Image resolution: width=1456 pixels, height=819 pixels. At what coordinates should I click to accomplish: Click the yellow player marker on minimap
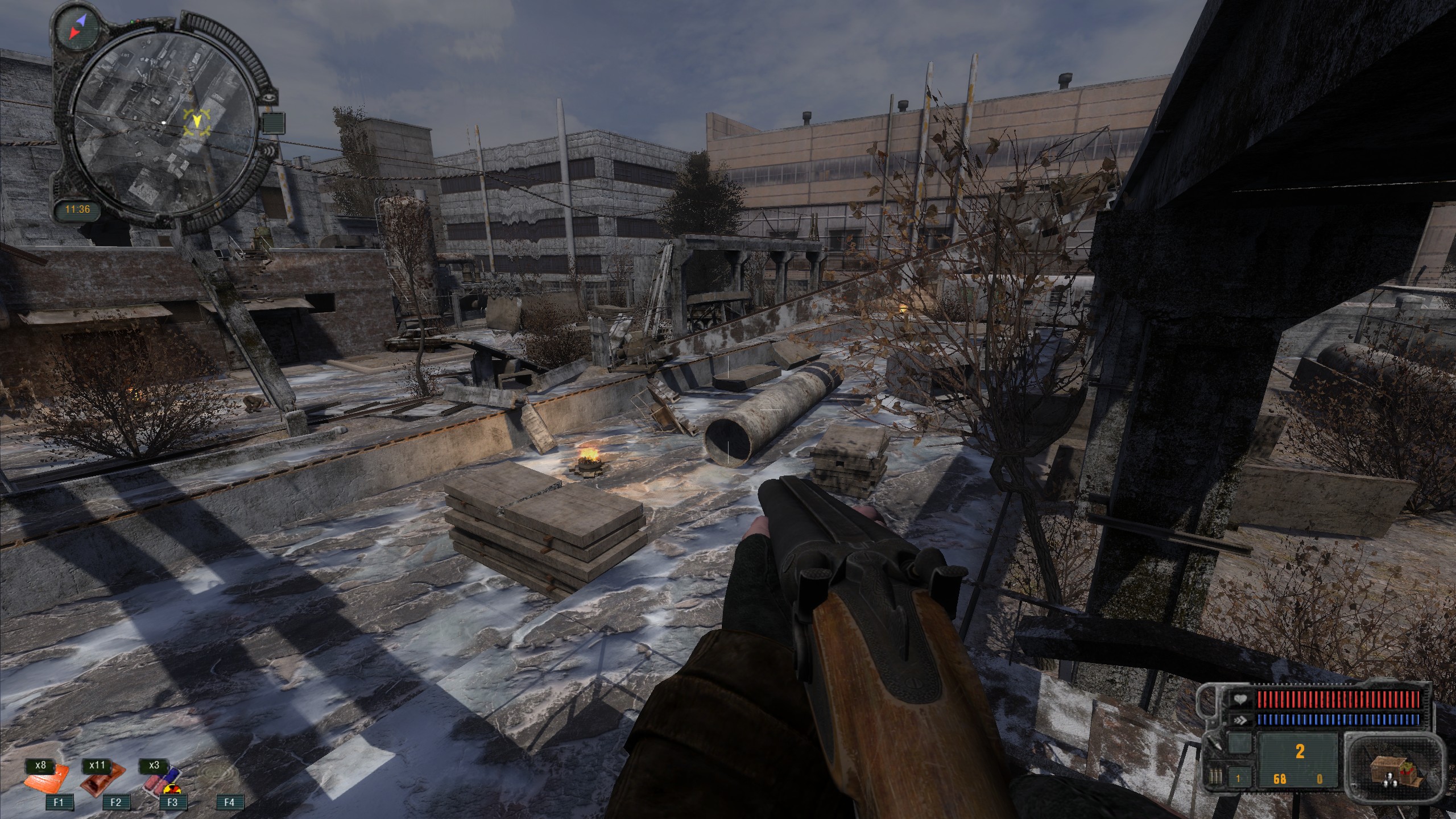197,122
